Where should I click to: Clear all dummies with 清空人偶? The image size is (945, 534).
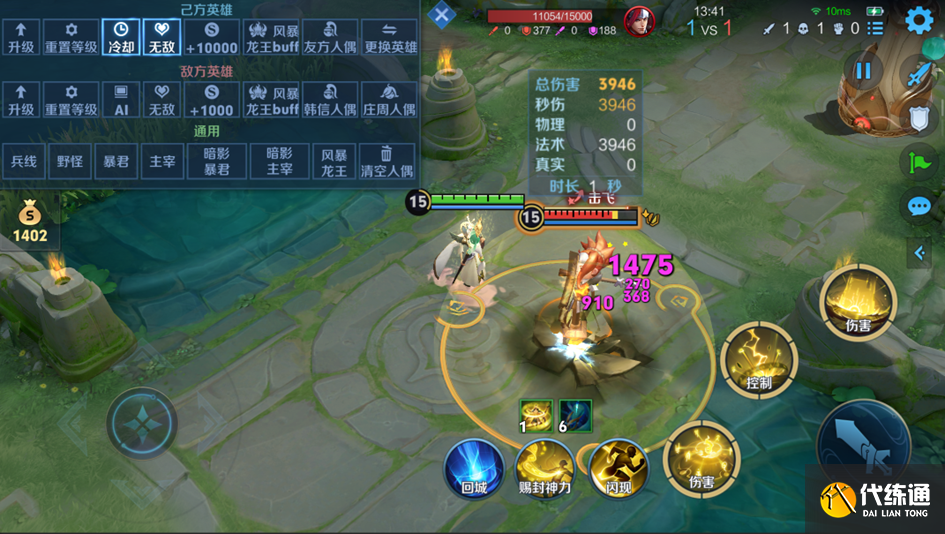389,161
